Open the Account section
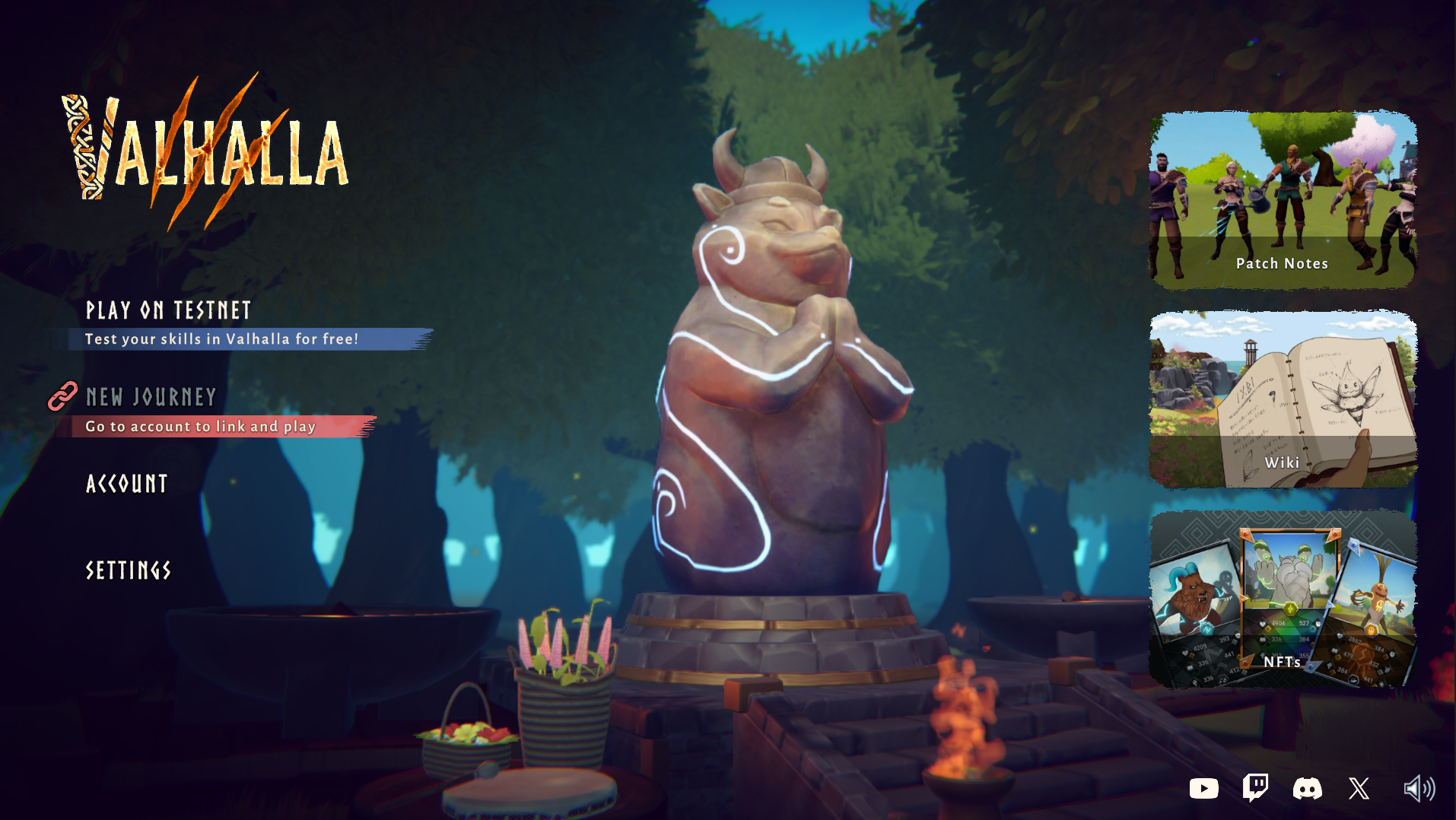Screen dimensions: 1456x820 pyautogui.click(x=126, y=484)
